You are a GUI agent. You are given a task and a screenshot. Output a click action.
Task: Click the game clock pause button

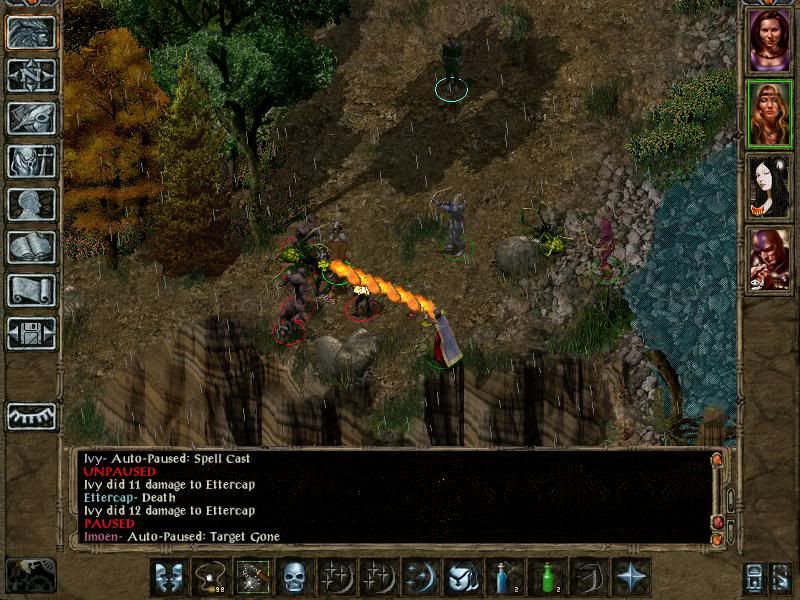pyautogui.click(x=30, y=575)
